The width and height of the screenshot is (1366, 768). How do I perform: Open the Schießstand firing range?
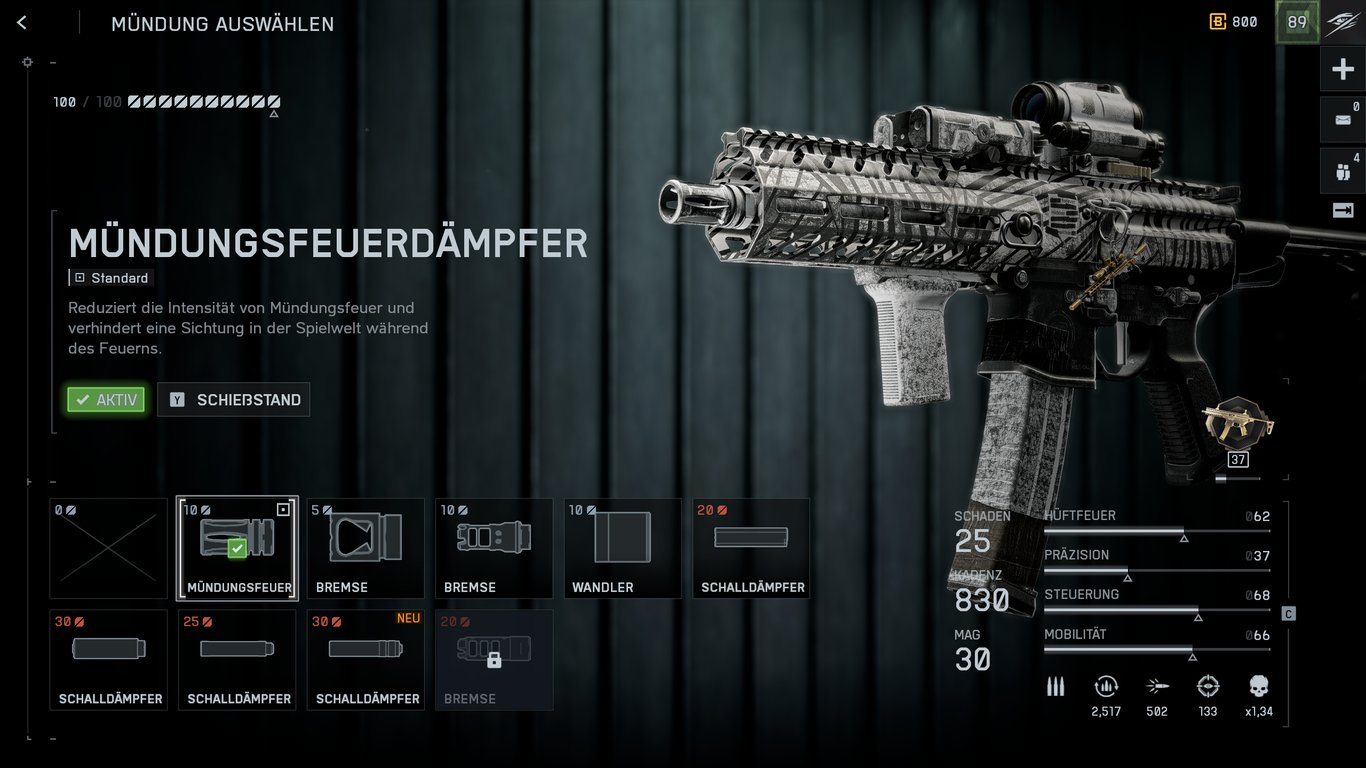click(234, 400)
